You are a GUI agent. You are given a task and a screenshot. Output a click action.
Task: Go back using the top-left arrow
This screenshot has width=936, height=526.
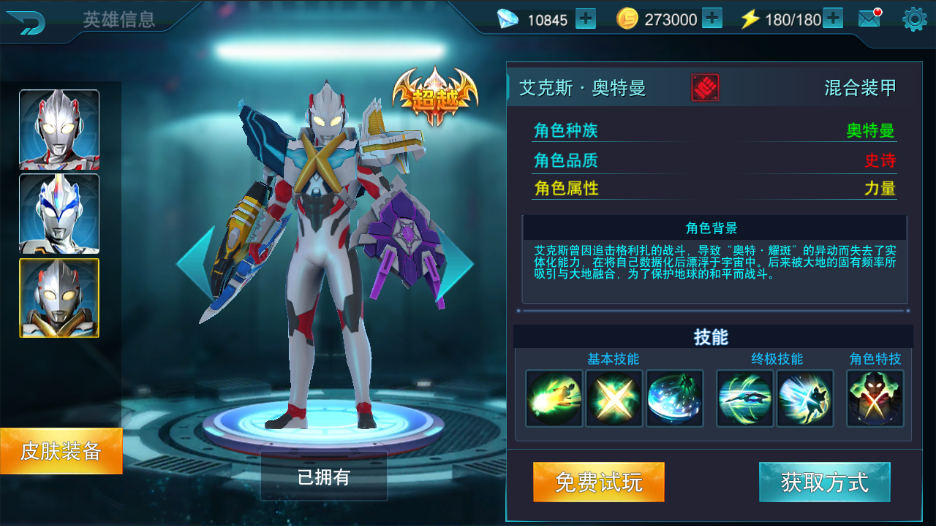(31, 20)
